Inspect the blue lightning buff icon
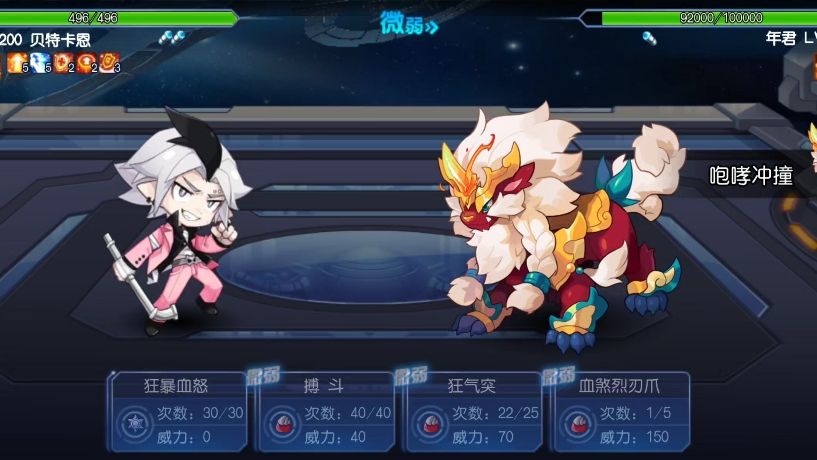817x460 pixels. click(x=38, y=63)
